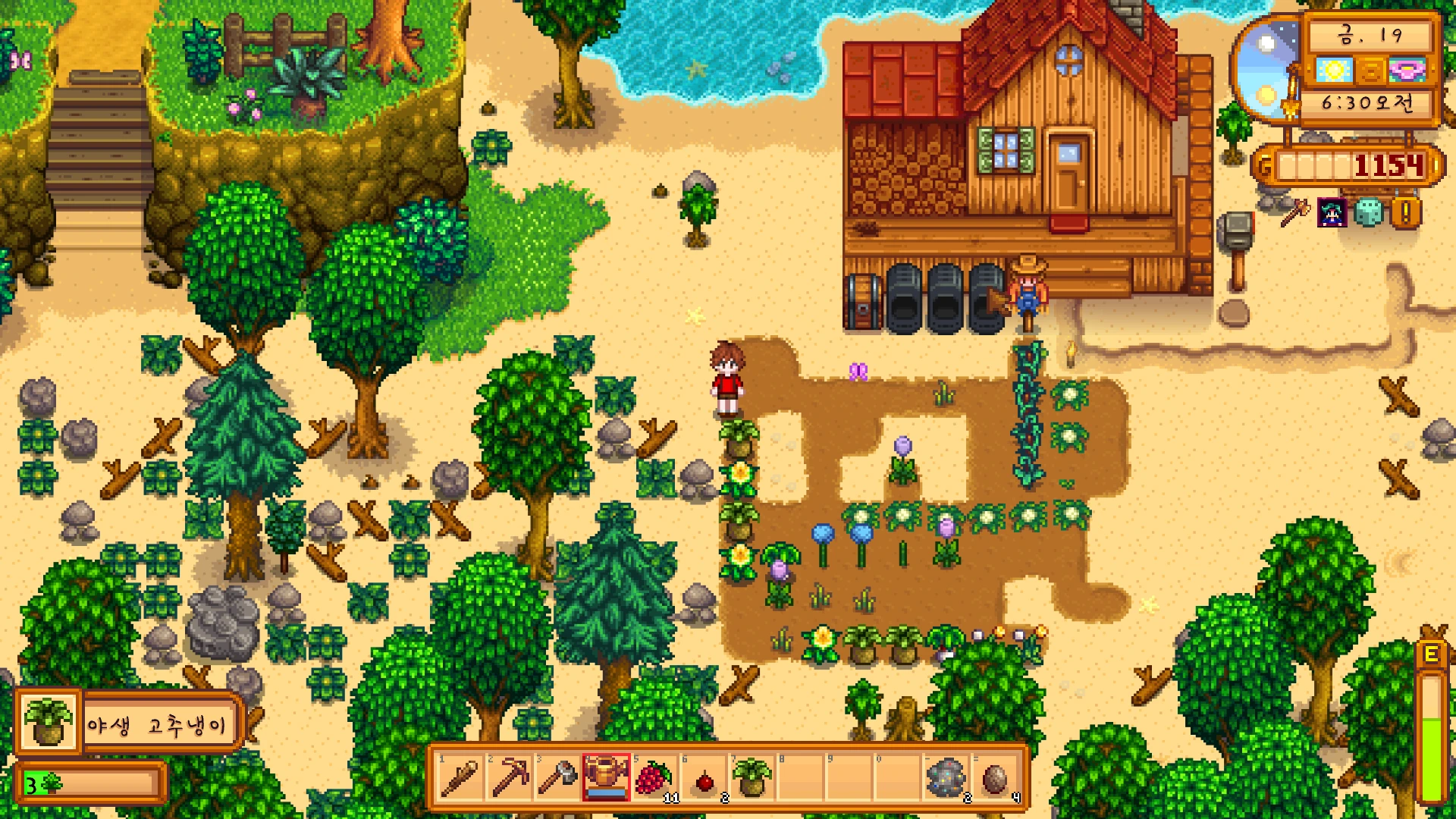Select the potted plant hotbar item
This screenshot has width=1456, height=819.
(752, 778)
